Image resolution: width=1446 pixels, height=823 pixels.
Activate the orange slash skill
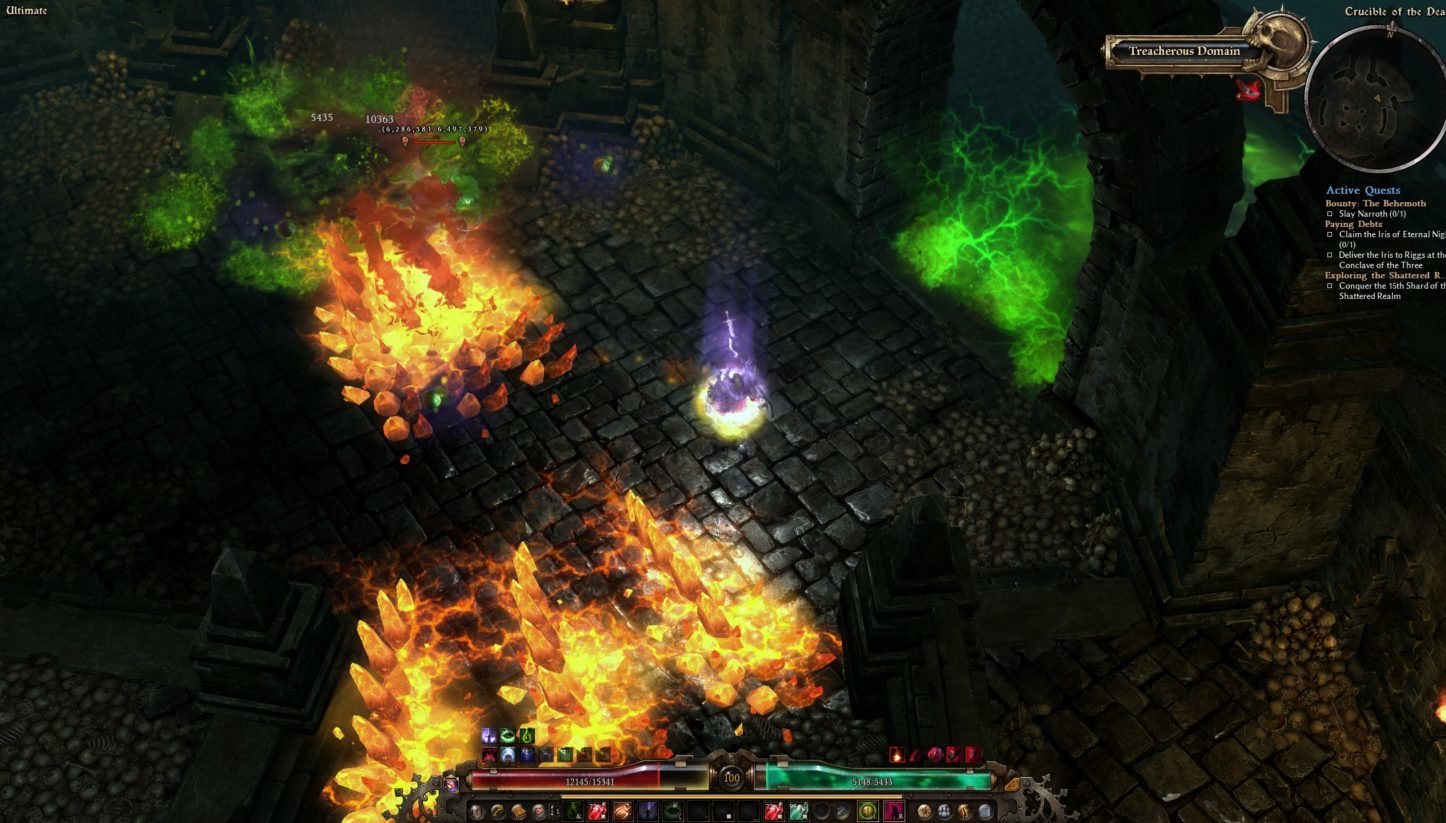click(621, 811)
